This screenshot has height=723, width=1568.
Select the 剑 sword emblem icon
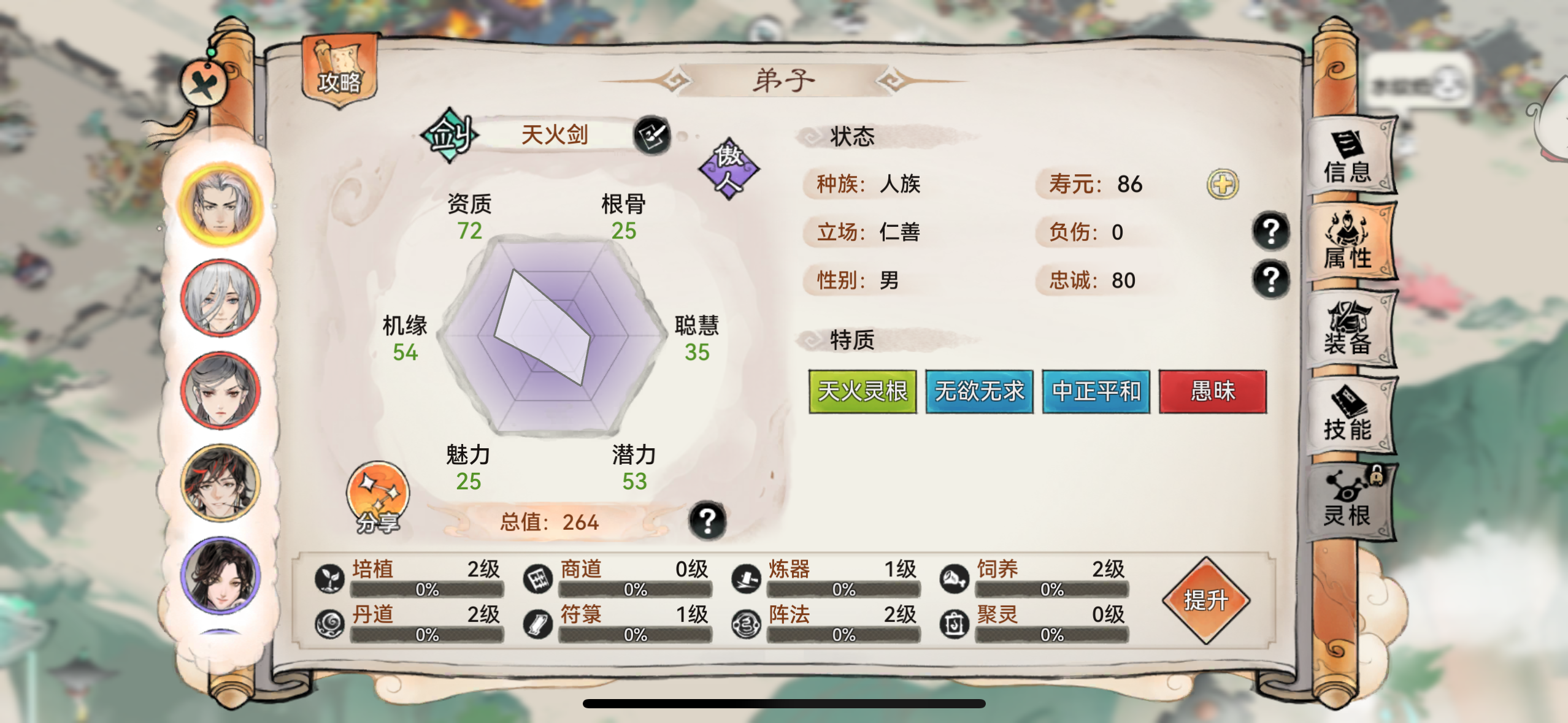point(450,134)
